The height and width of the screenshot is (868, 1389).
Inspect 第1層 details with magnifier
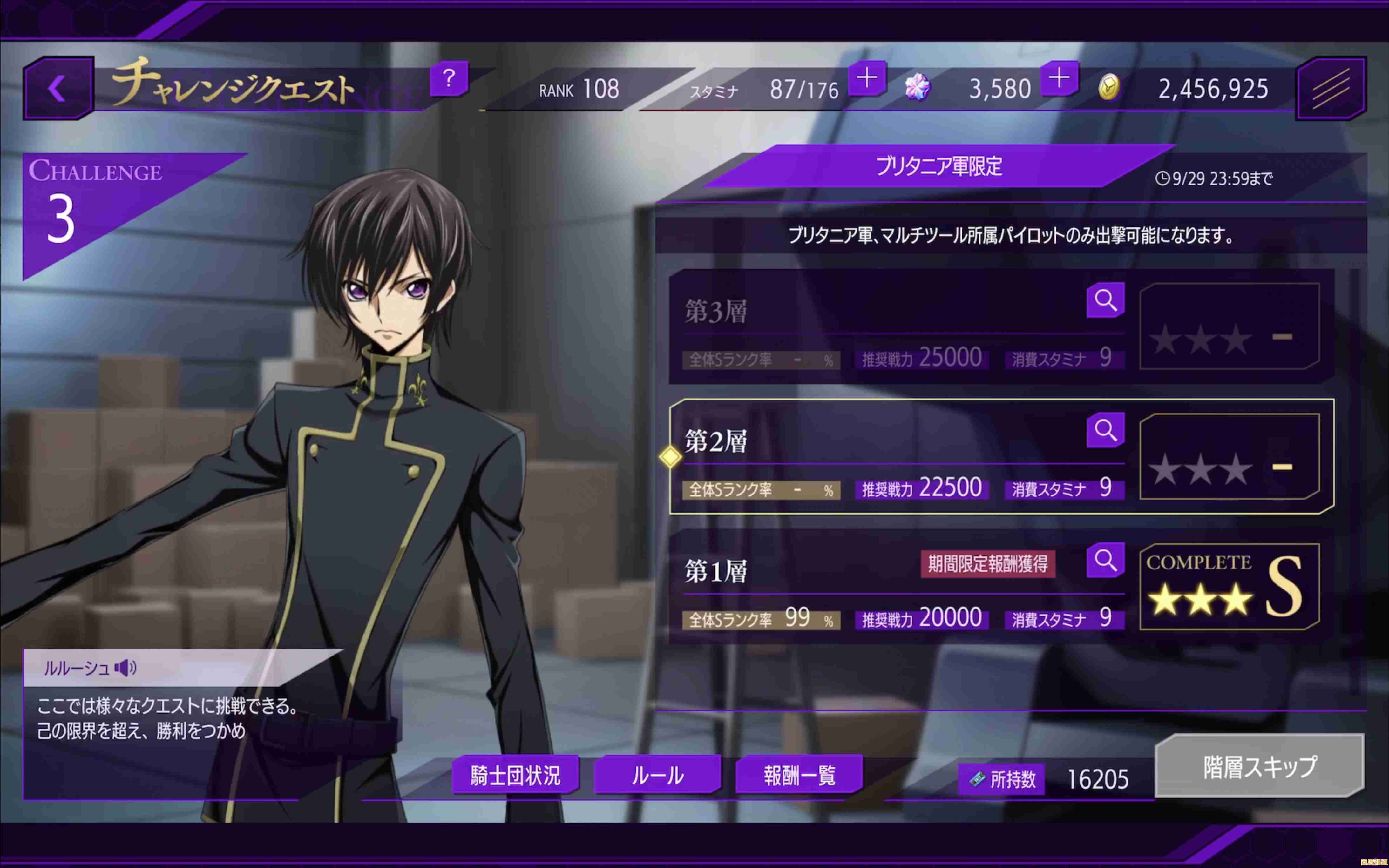point(1105,560)
